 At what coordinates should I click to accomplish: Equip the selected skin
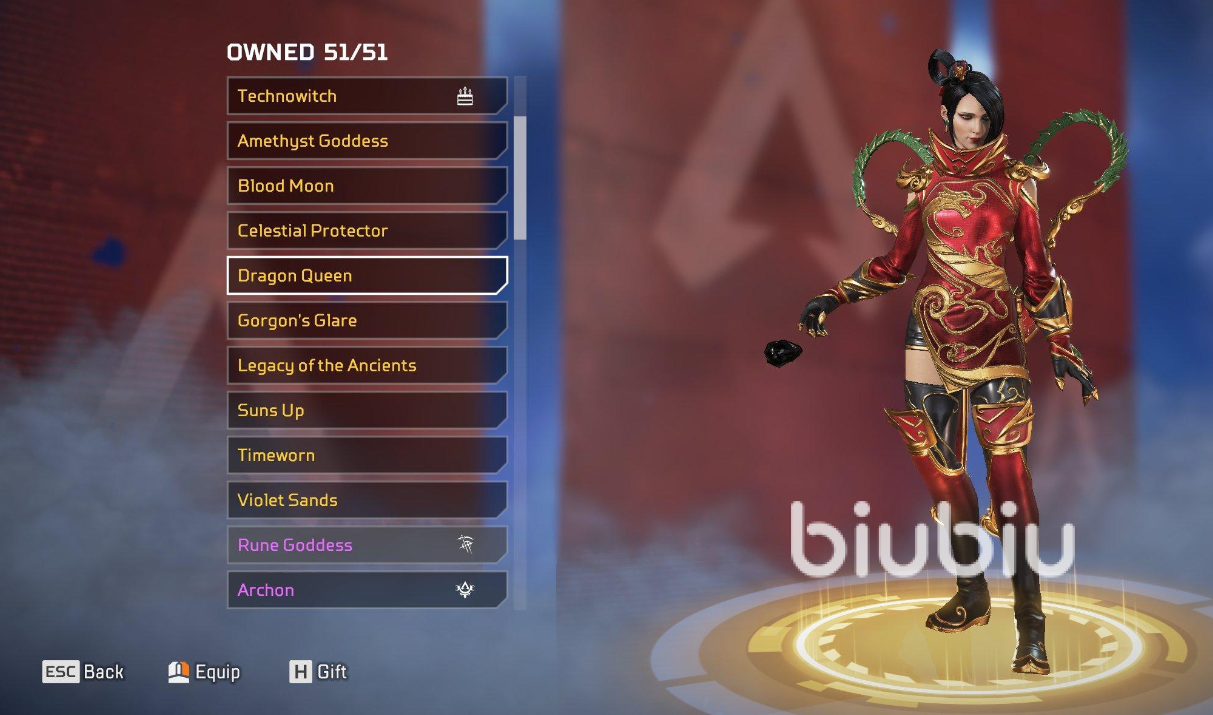(x=205, y=672)
